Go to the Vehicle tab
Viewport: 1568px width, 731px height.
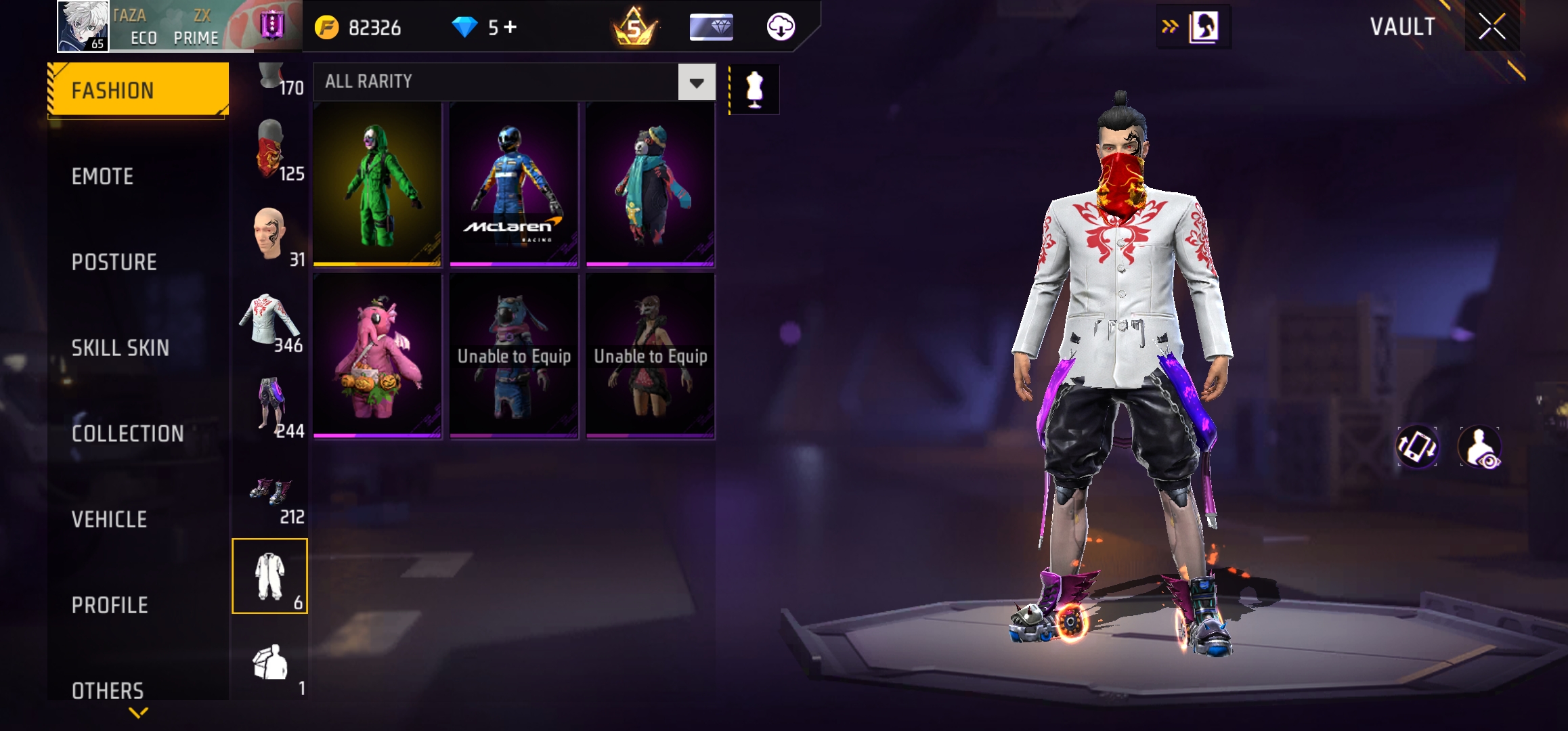pos(109,520)
